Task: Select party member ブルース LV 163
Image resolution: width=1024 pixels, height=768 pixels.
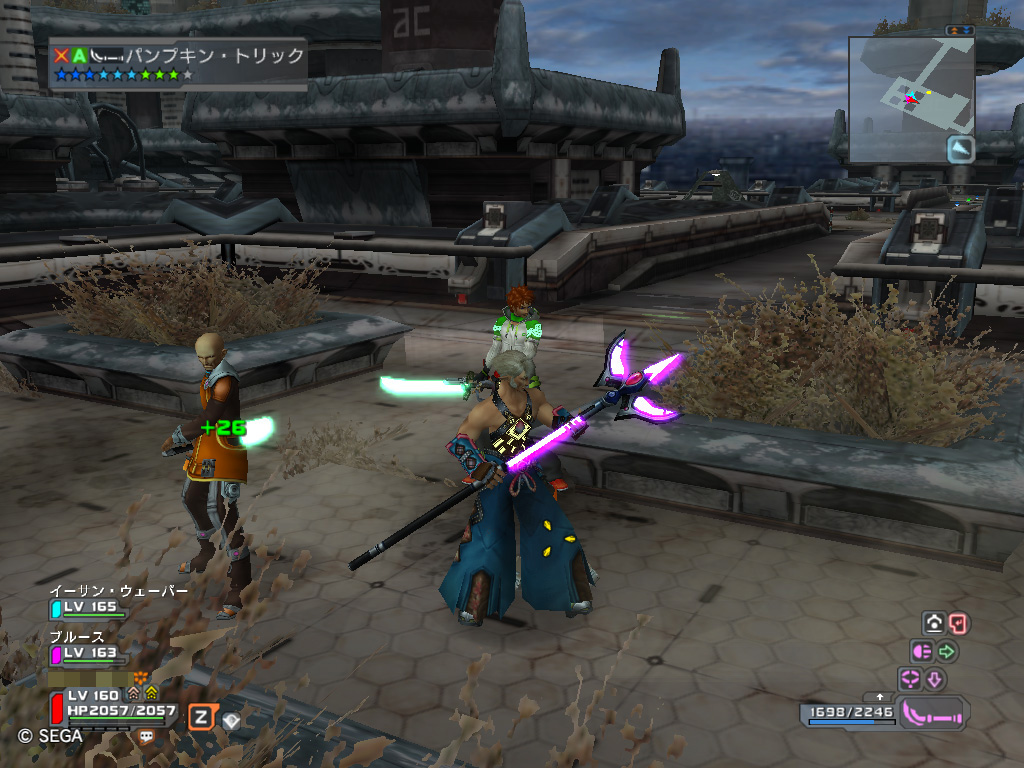Action: (88, 652)
